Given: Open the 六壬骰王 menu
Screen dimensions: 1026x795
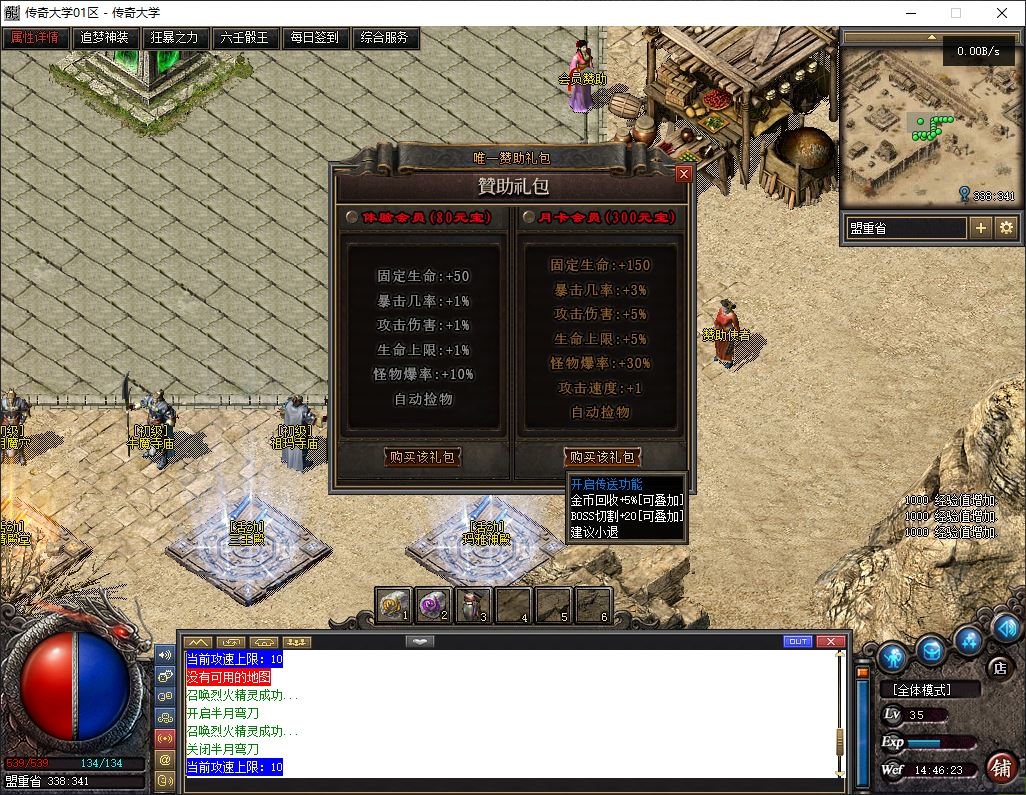Looking at the screenshot, I should click(244, 38).
